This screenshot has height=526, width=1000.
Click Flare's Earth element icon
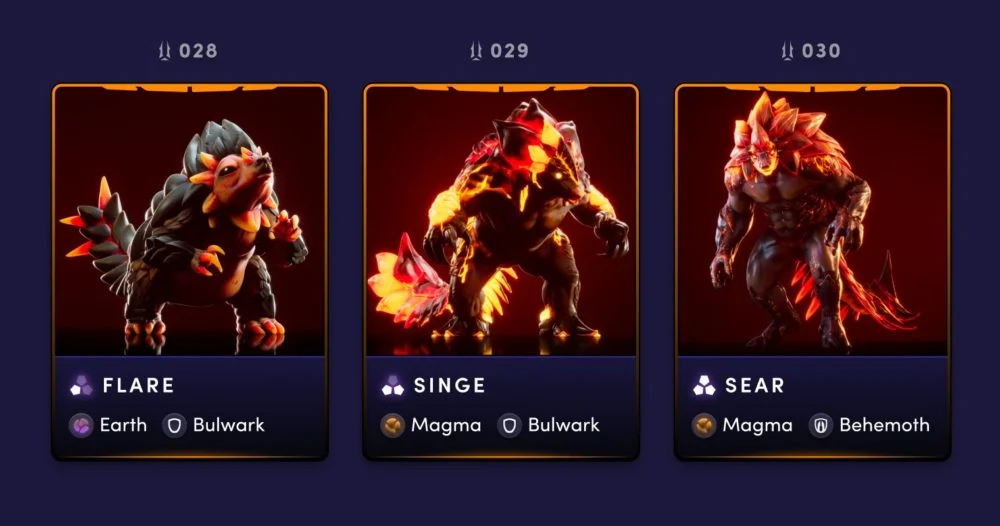coord(81,425)
